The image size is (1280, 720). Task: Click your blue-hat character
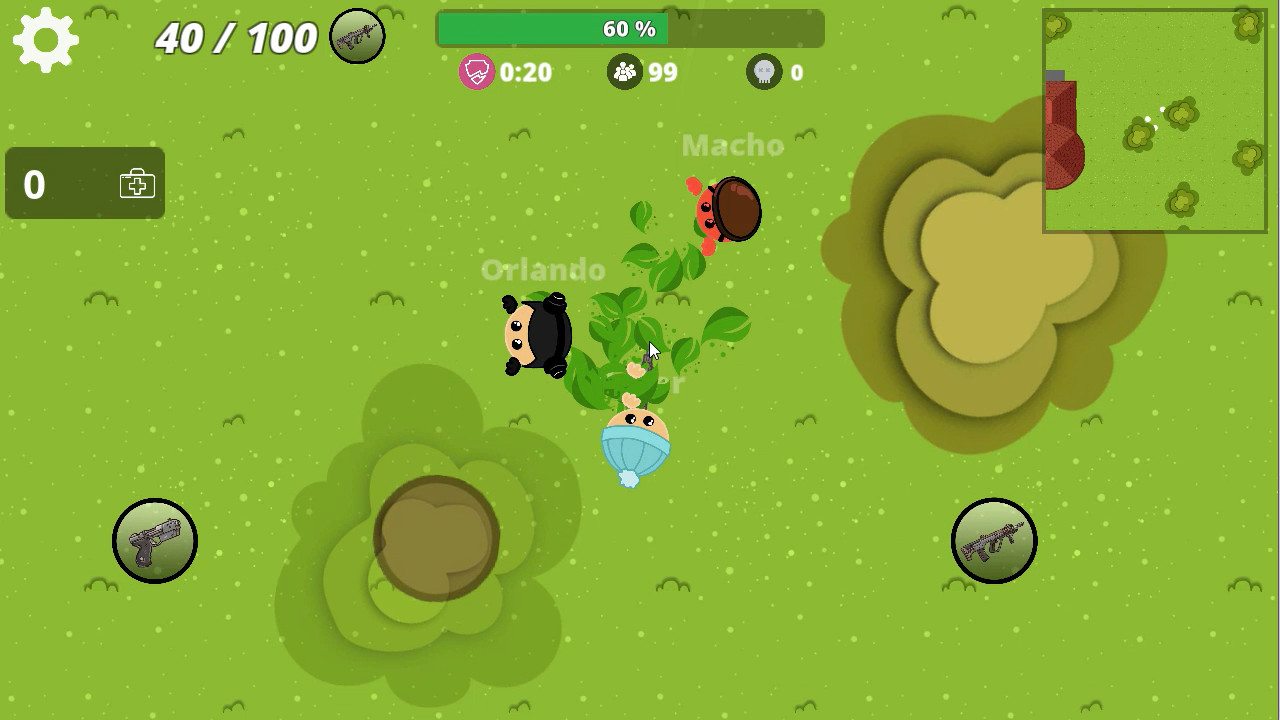(635, 440)
